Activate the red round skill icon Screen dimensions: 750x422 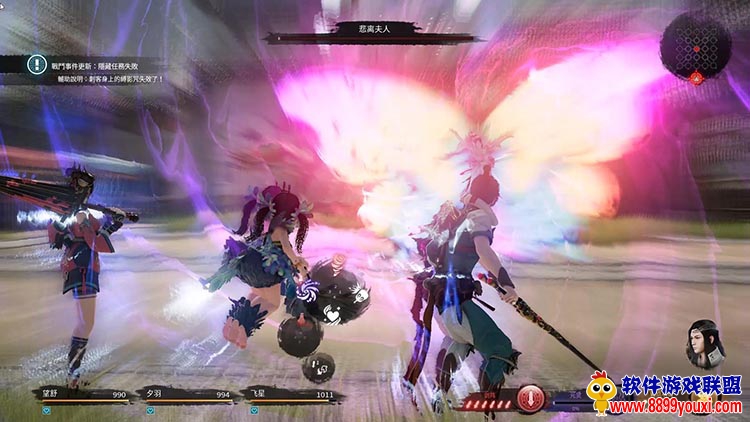point(529,397)
